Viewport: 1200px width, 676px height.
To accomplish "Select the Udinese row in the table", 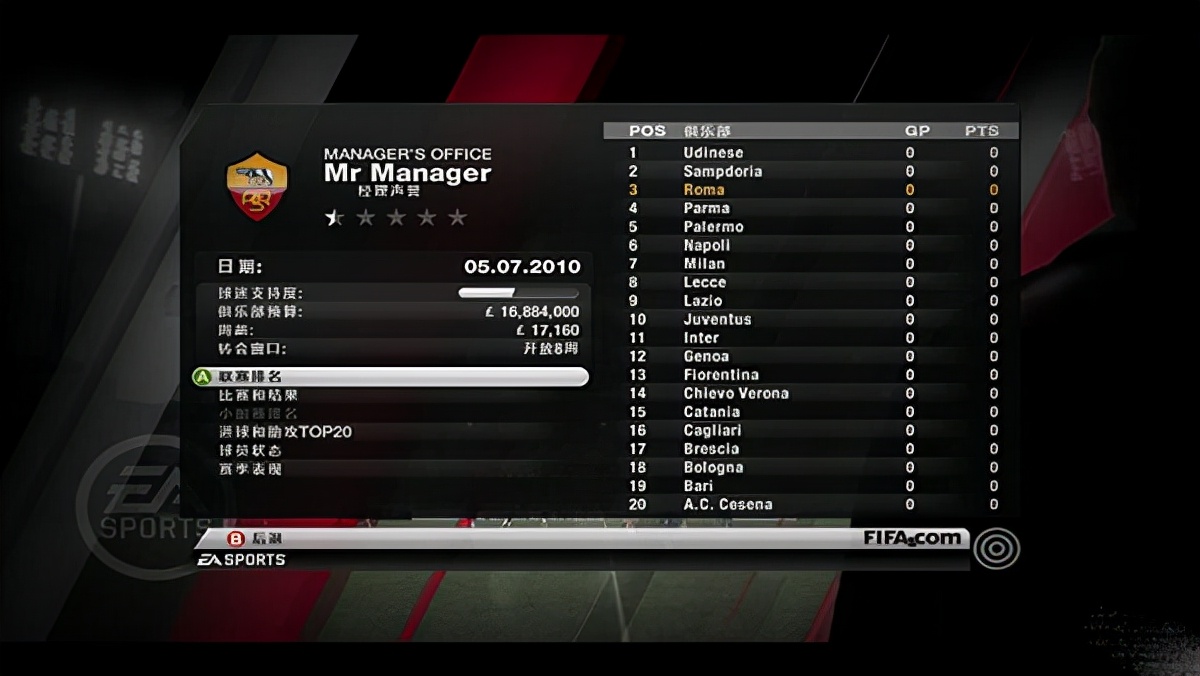I will tap(811, 153).
